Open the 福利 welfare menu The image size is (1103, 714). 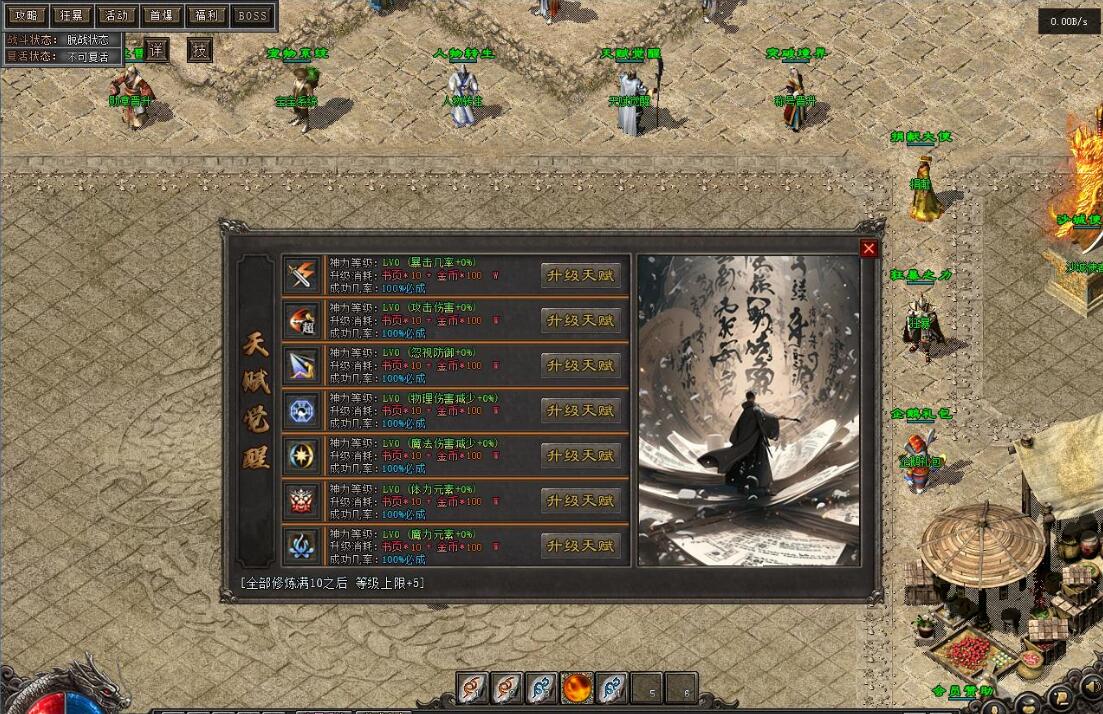(207, 16)
